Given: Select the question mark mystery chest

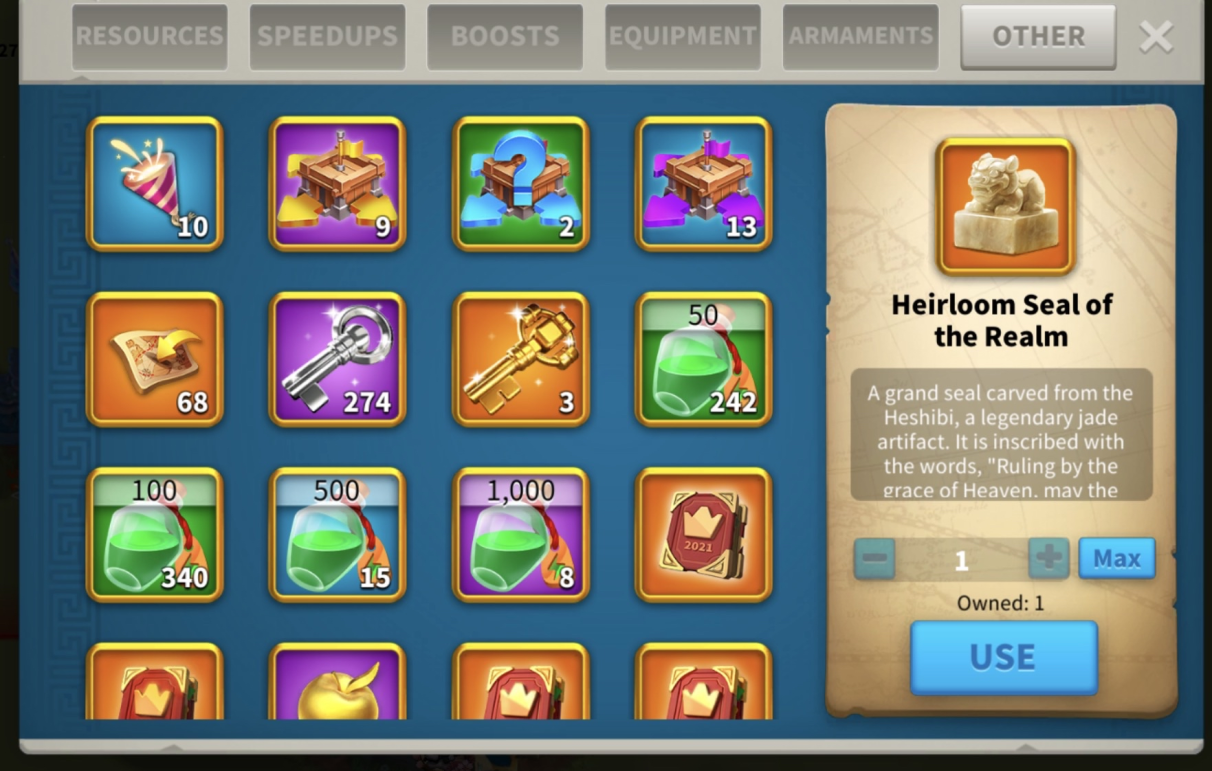Looking at the screenshot, I should click(521, 183).
